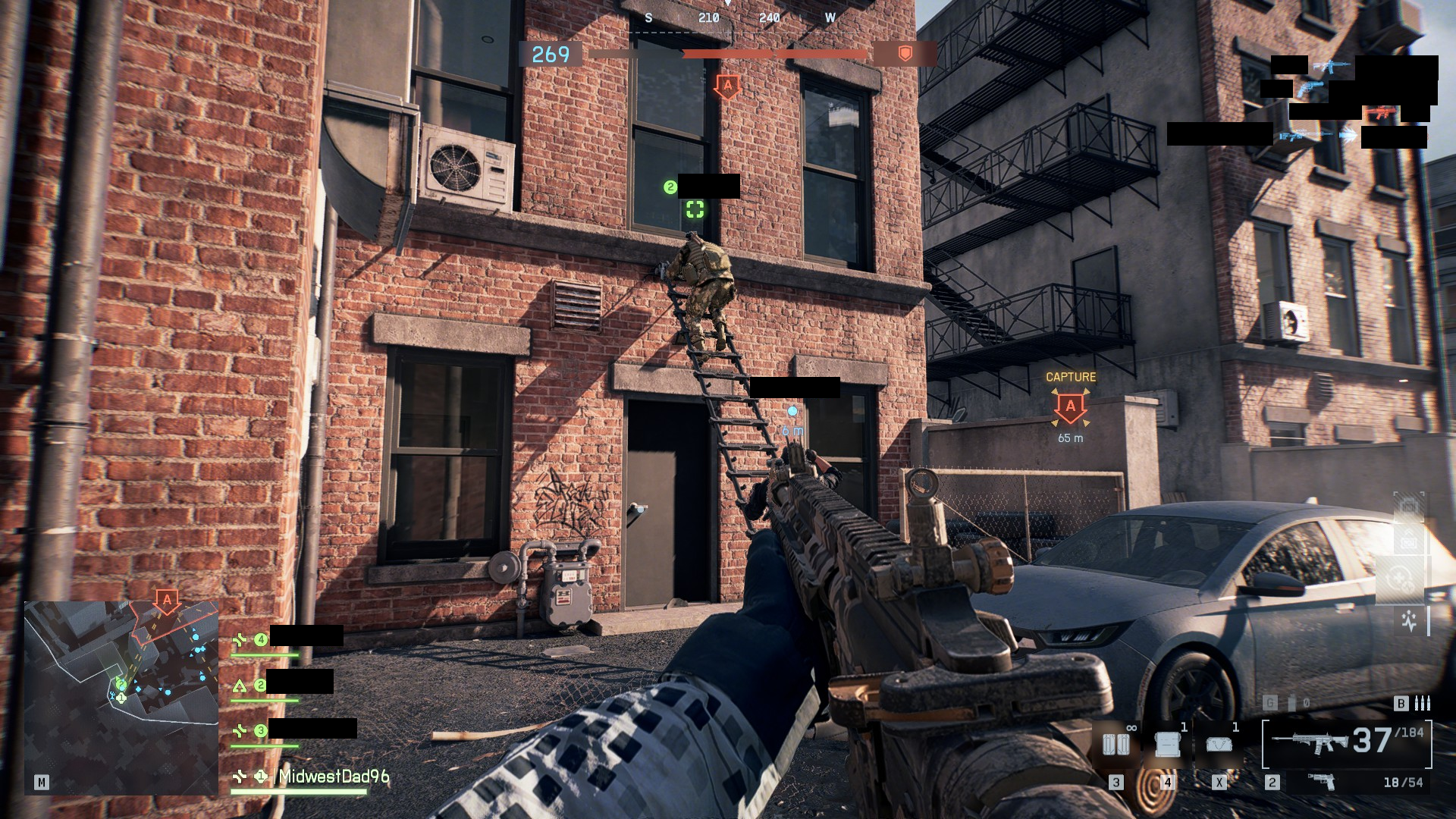Select squad member number 4 row
This screenshot has height=819, width=1456.
pos(287,639)
